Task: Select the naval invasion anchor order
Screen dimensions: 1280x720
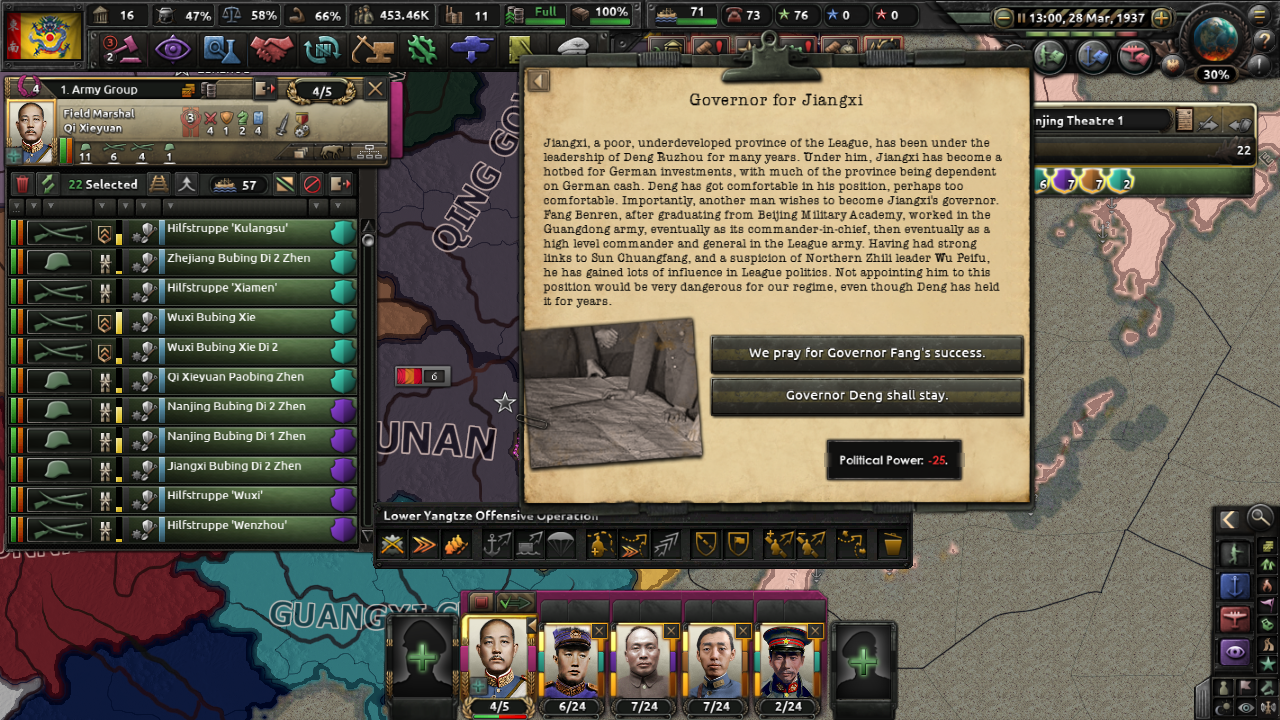Action: click(496, 543)
